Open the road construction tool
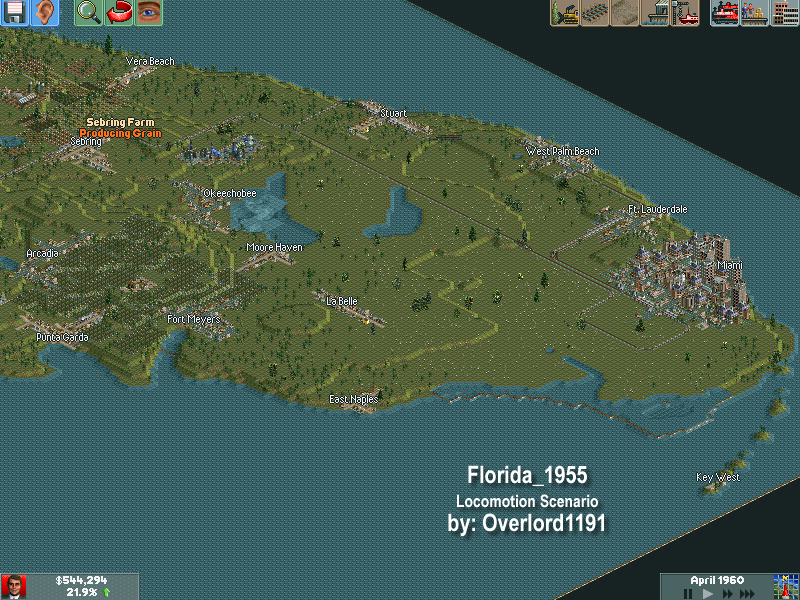The image size is (800, 600). pos(625,13)
